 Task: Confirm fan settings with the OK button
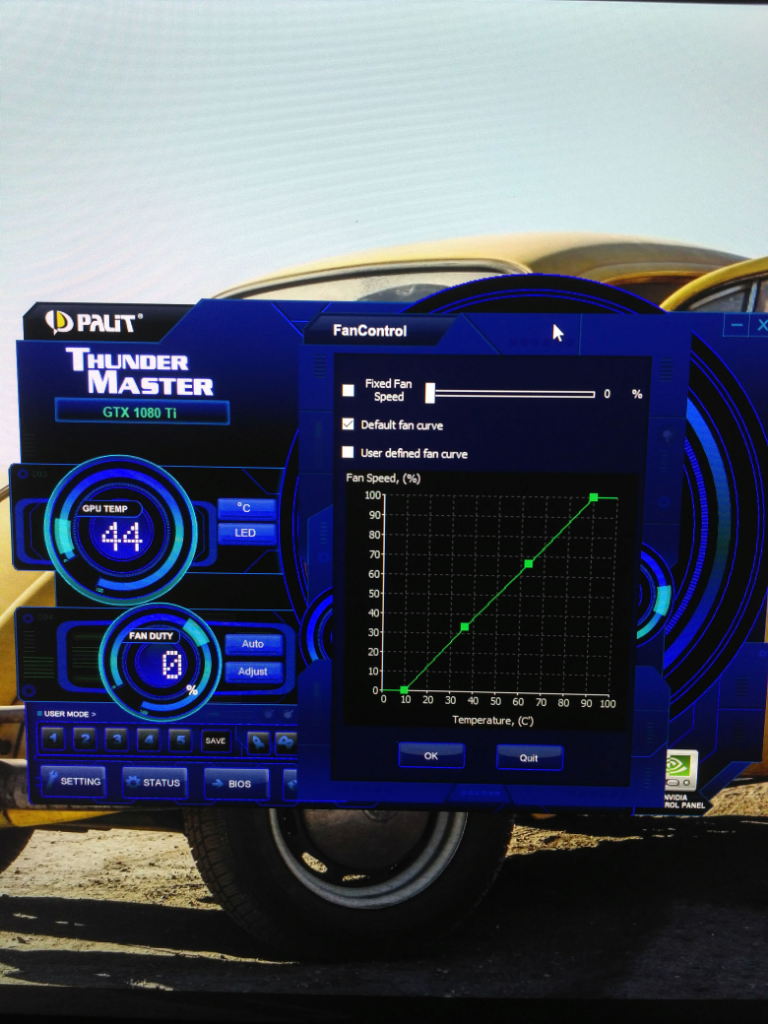(x=431, y=756)
